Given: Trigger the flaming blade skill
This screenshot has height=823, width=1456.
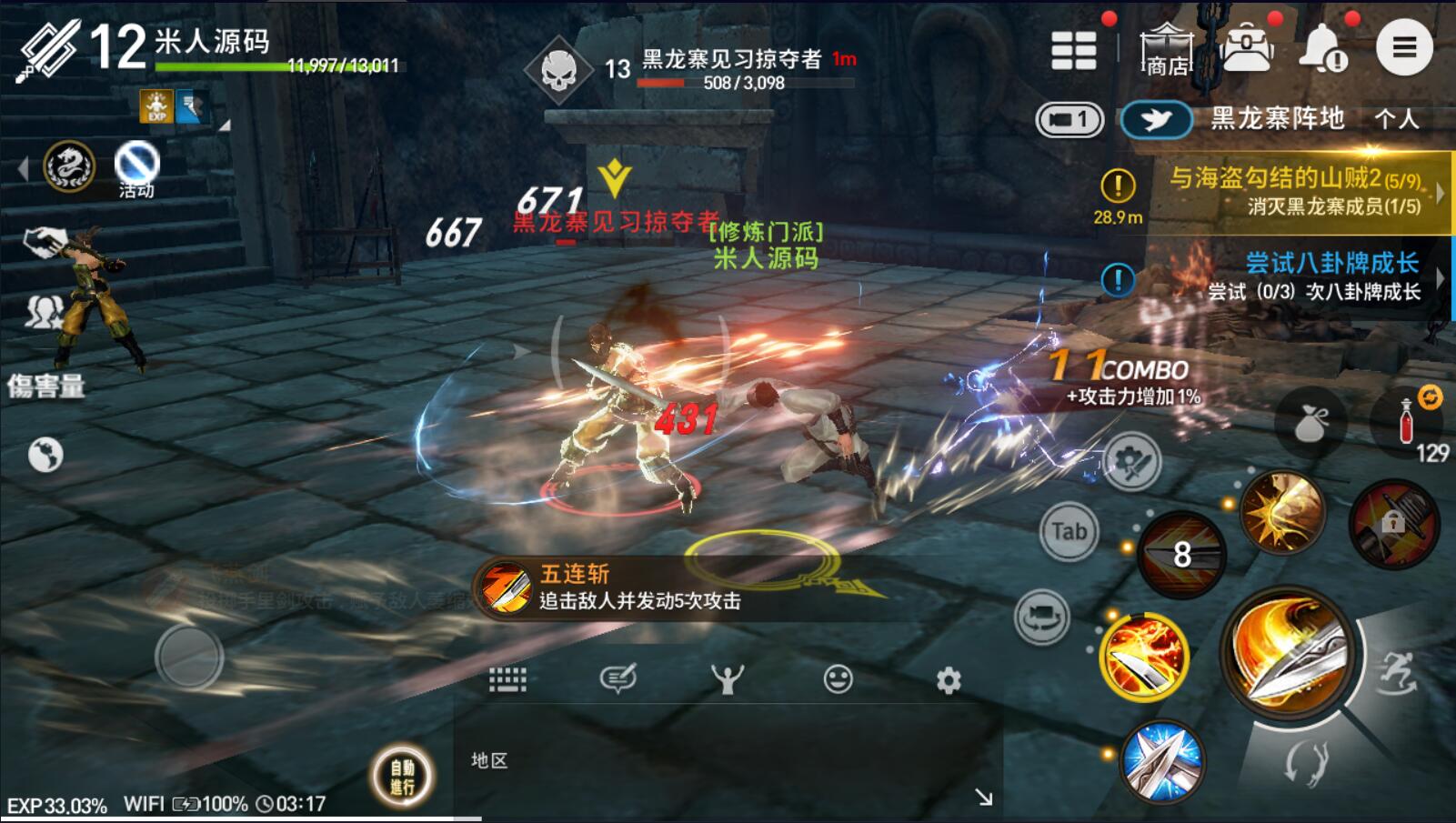Looking at the screenshot, I should (x=1144, y=655).
